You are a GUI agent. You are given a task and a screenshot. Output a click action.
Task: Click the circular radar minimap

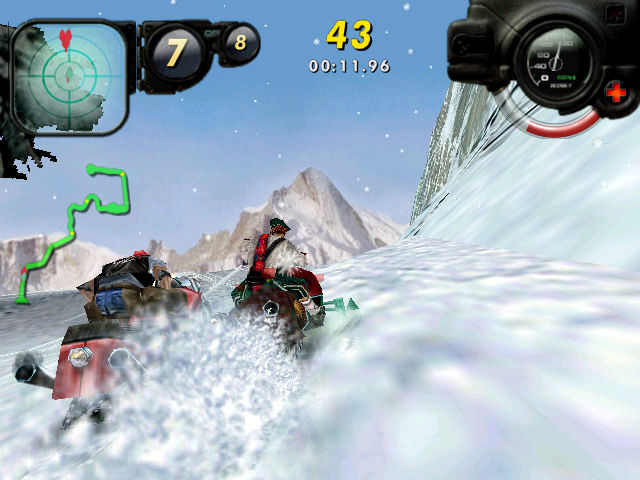click(x=68, y=73)
